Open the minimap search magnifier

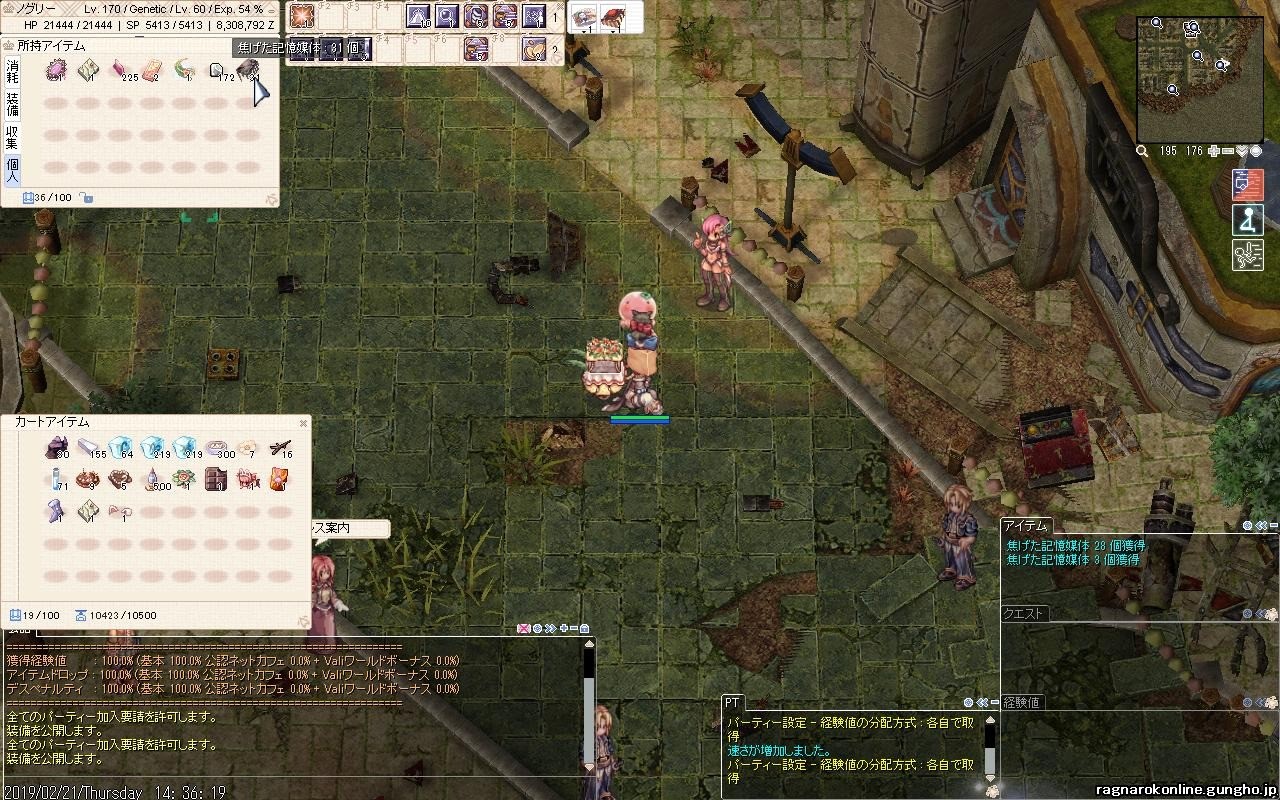tap(1142, 151)
